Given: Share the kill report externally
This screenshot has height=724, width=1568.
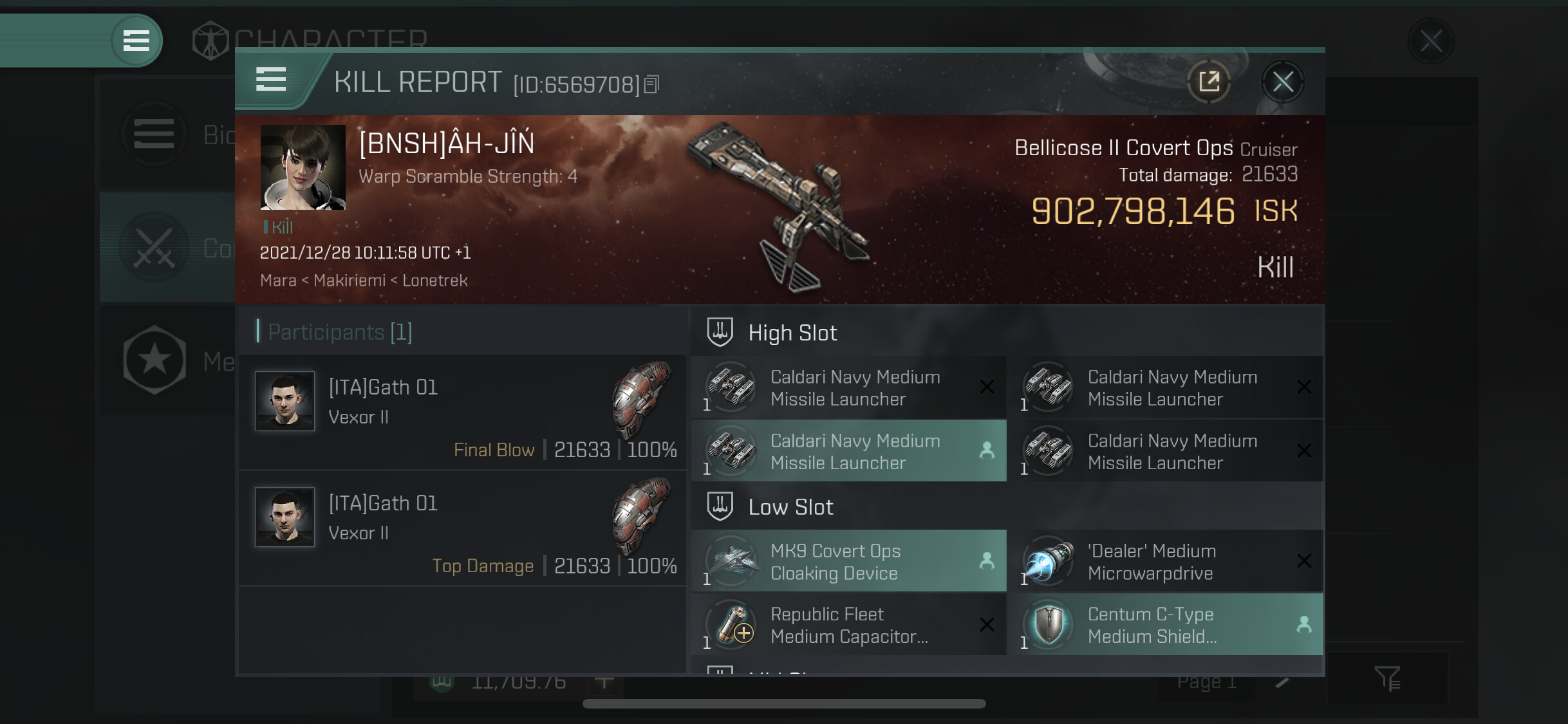Looking at the screenshot, I should 1209,82.
